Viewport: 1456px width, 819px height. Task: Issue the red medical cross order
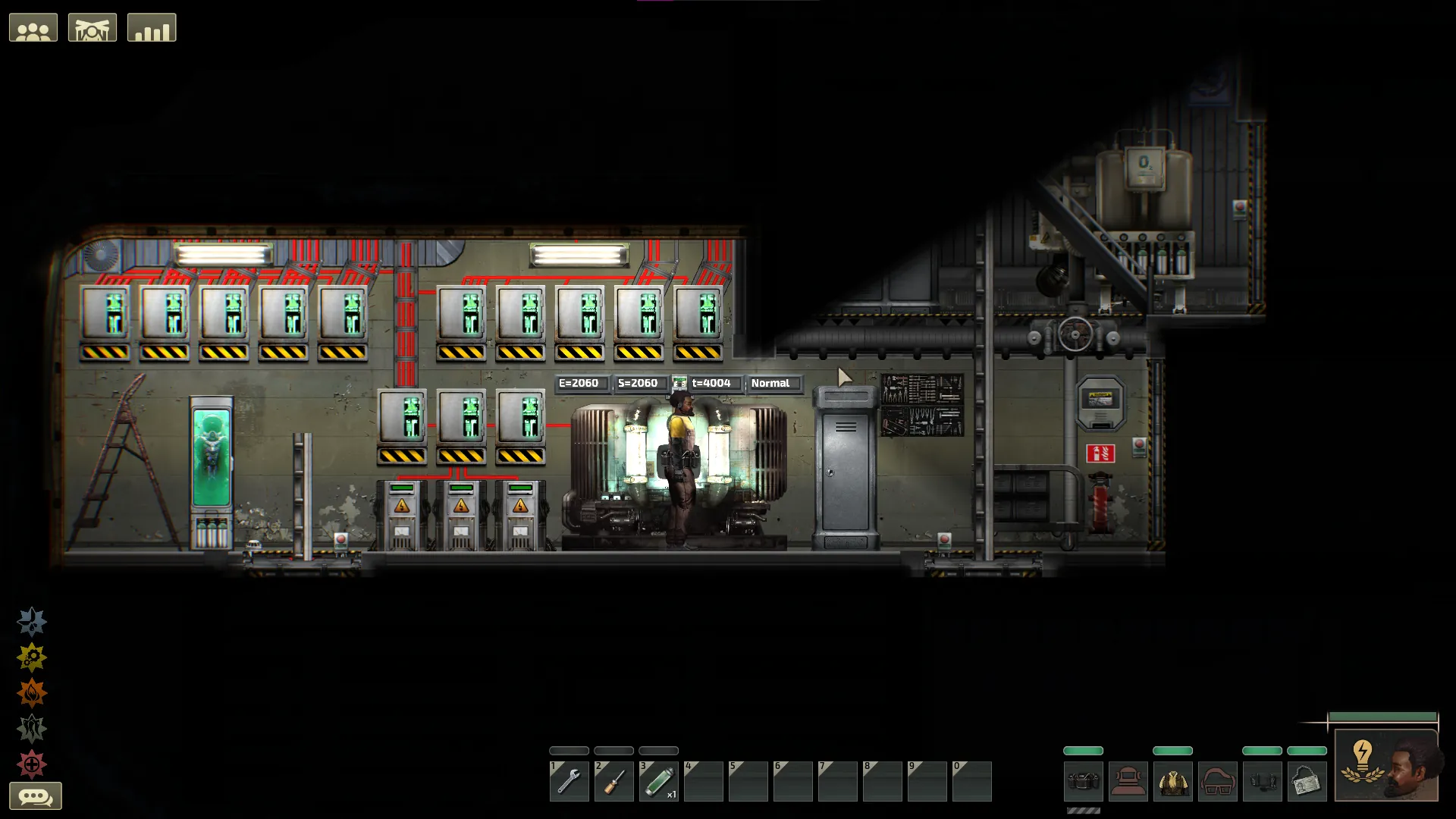32,764
